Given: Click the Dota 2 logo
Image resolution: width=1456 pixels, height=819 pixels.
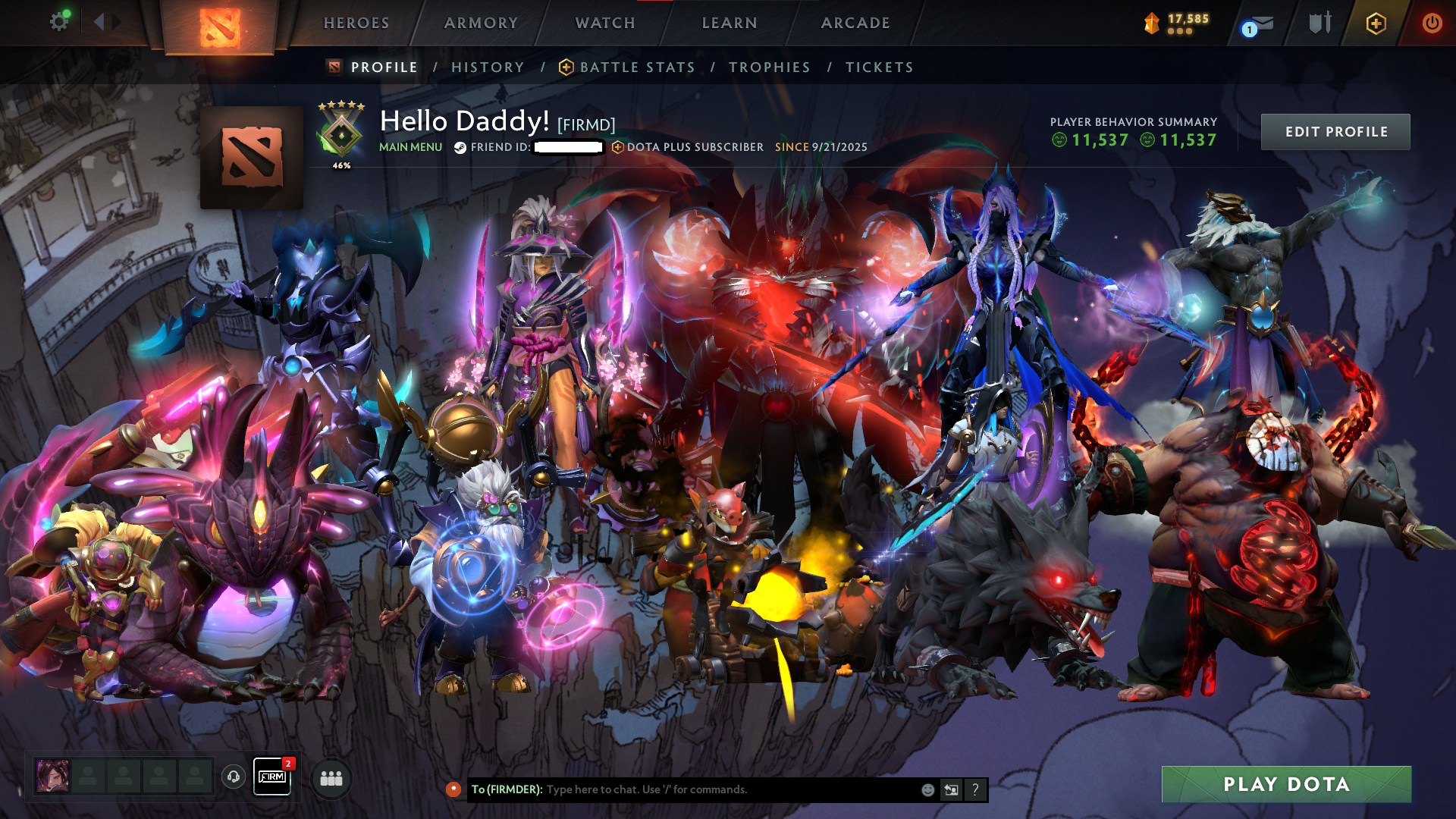Looking at the screenshot, I should [219, 27].
